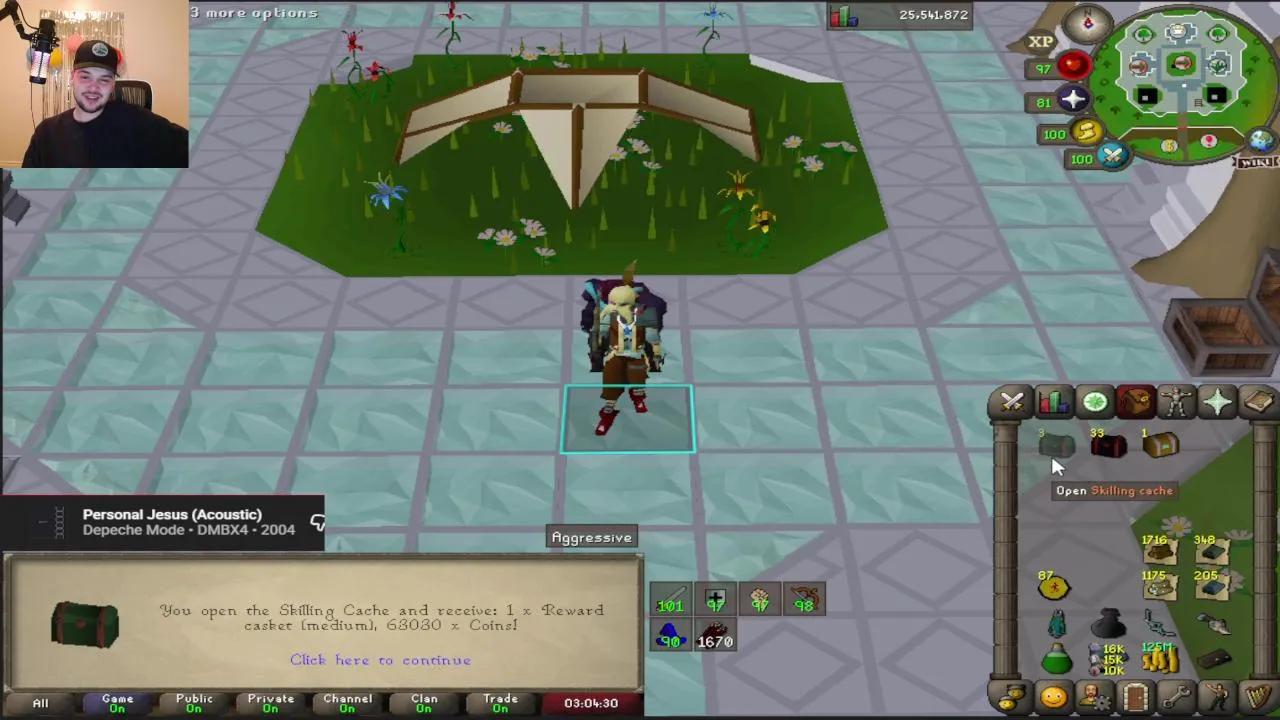Image resolution: width=1280 pixels, height=720 pixels.
Task: Expand the Personal Jesus track overlay arrow
Action: point(317,522)
